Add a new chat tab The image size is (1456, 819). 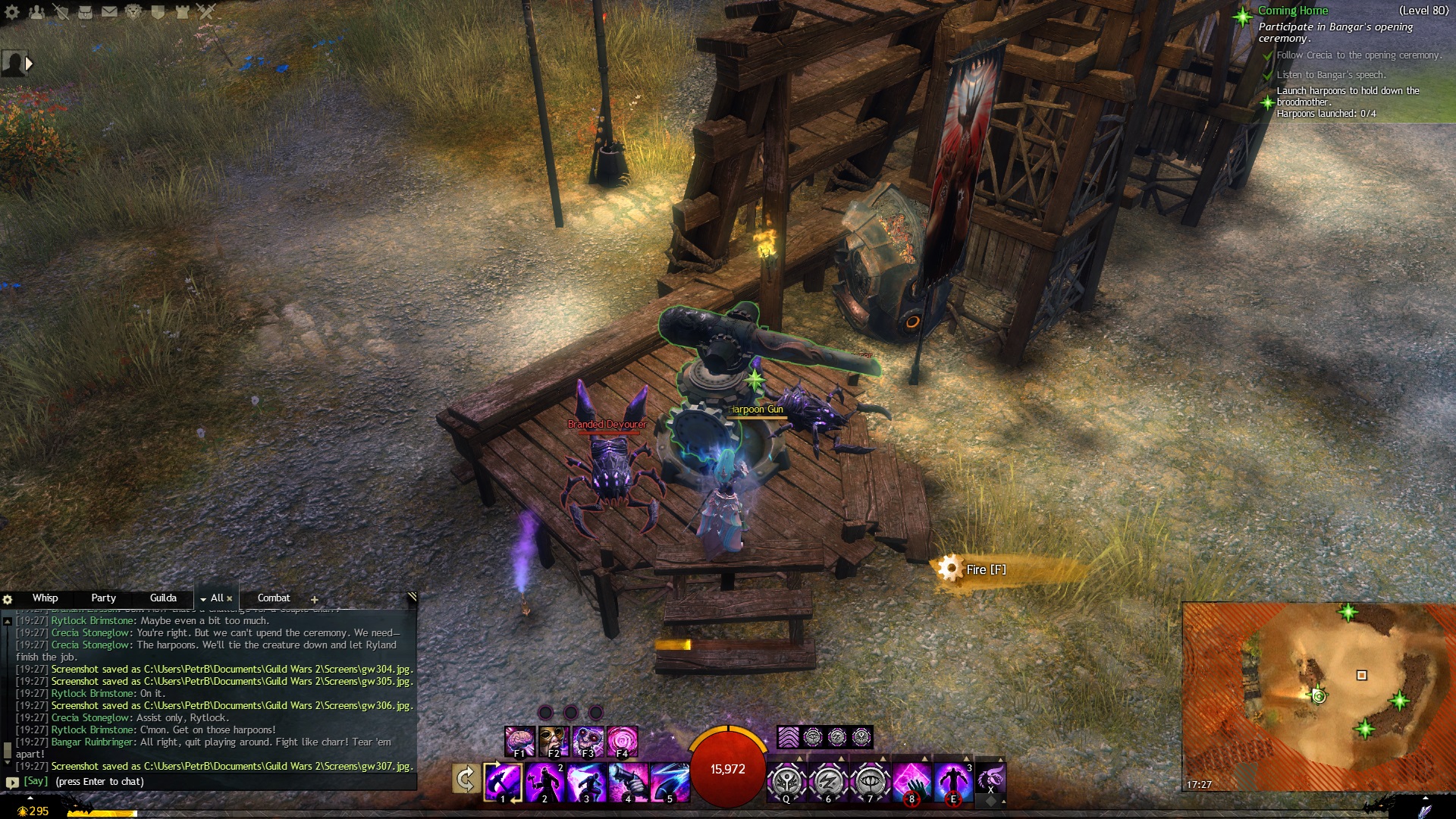tap(314, 599)
